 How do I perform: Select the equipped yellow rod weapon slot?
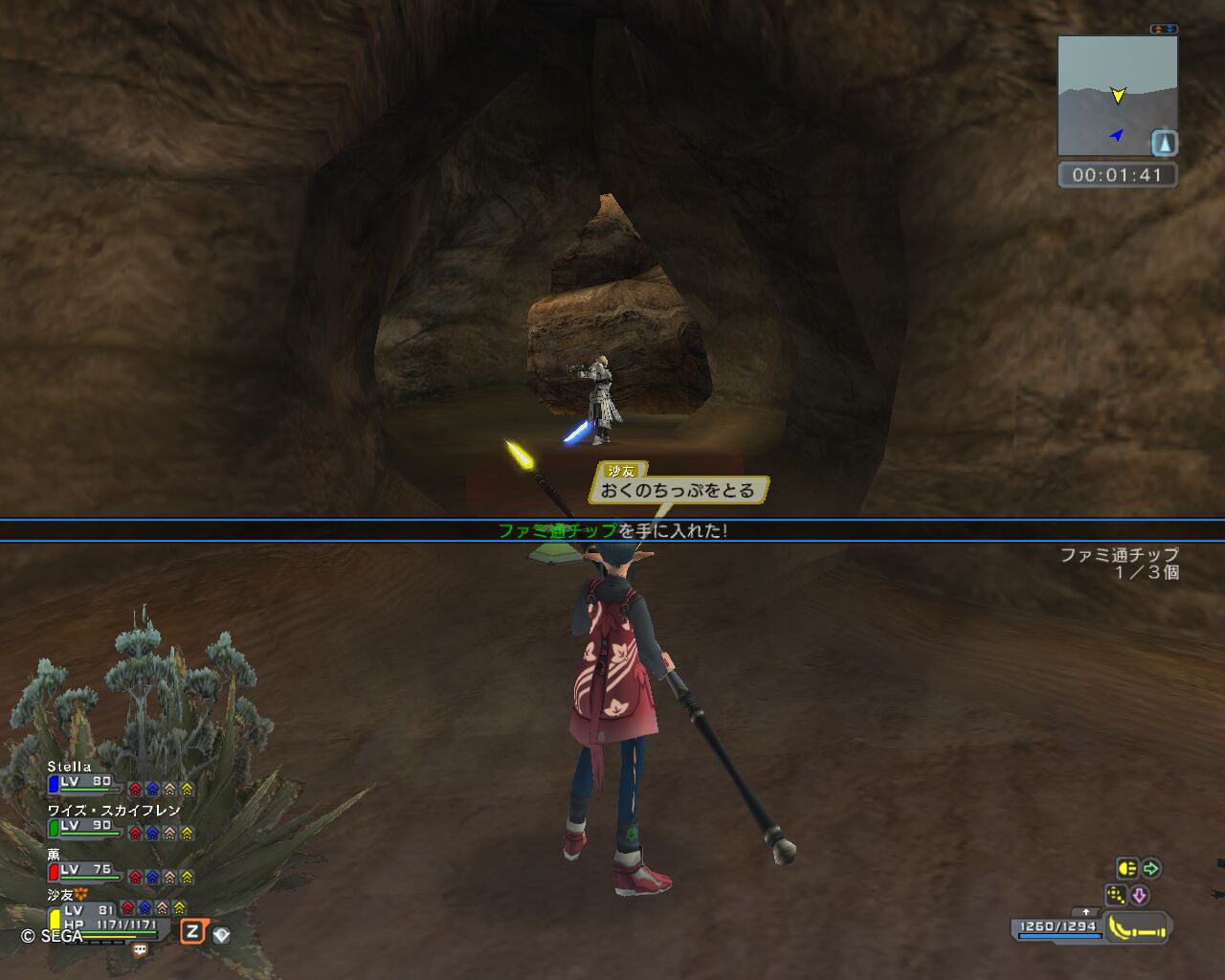pos(1138,927)
